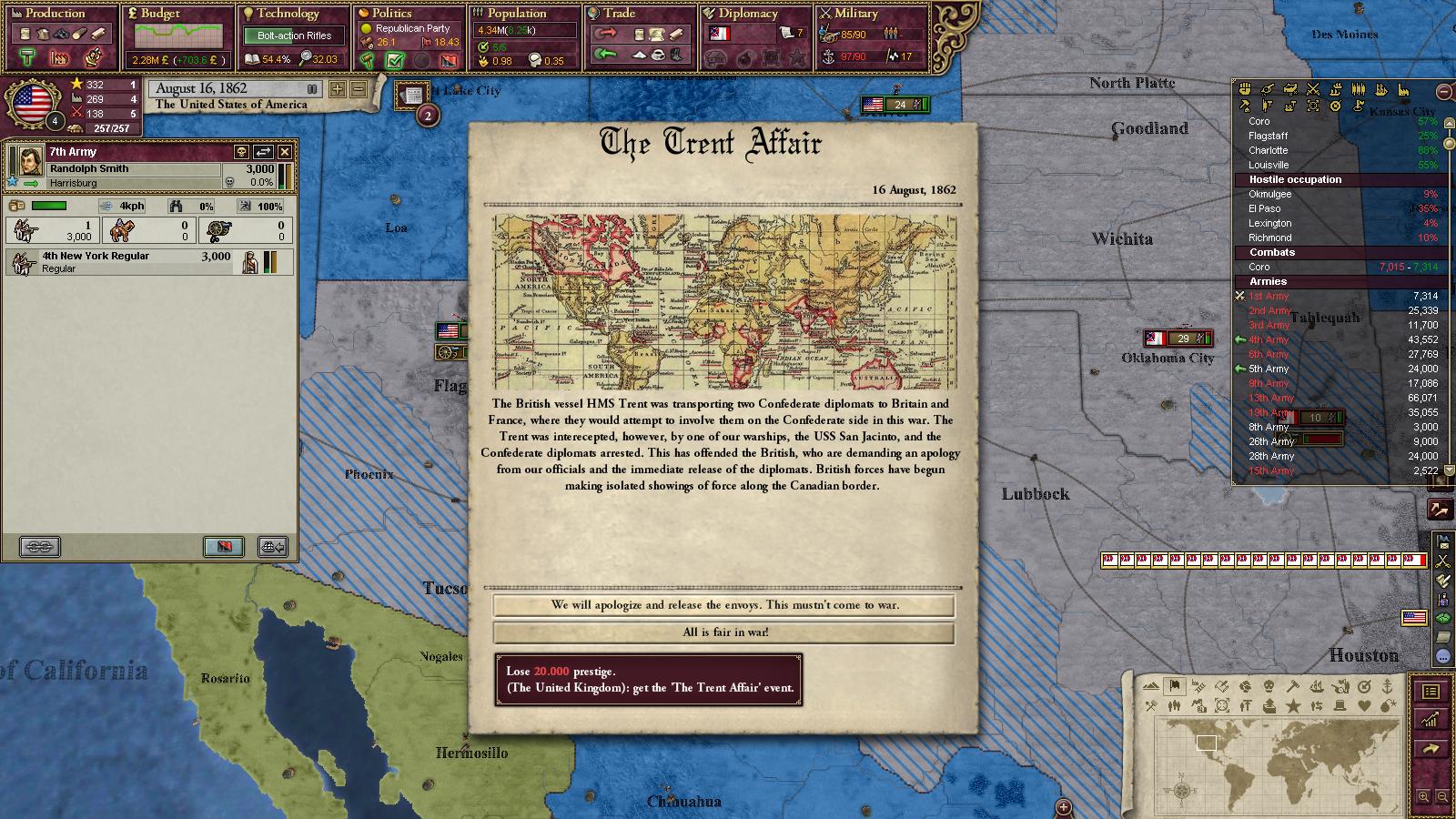Open the Trade screen

(x=619, y=14)
